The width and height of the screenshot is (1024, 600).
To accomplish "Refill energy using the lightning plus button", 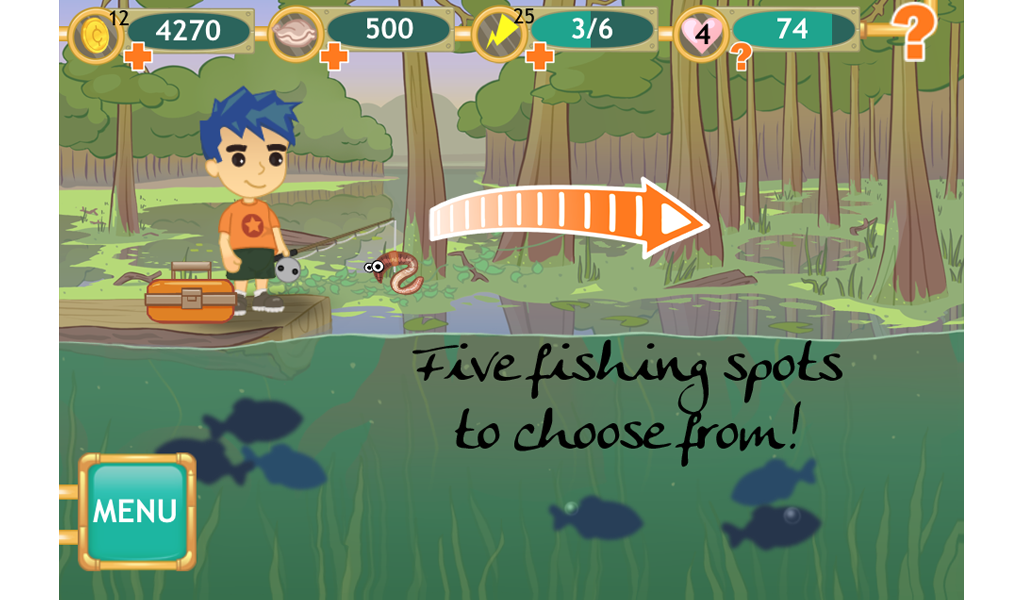I will 539,57.
